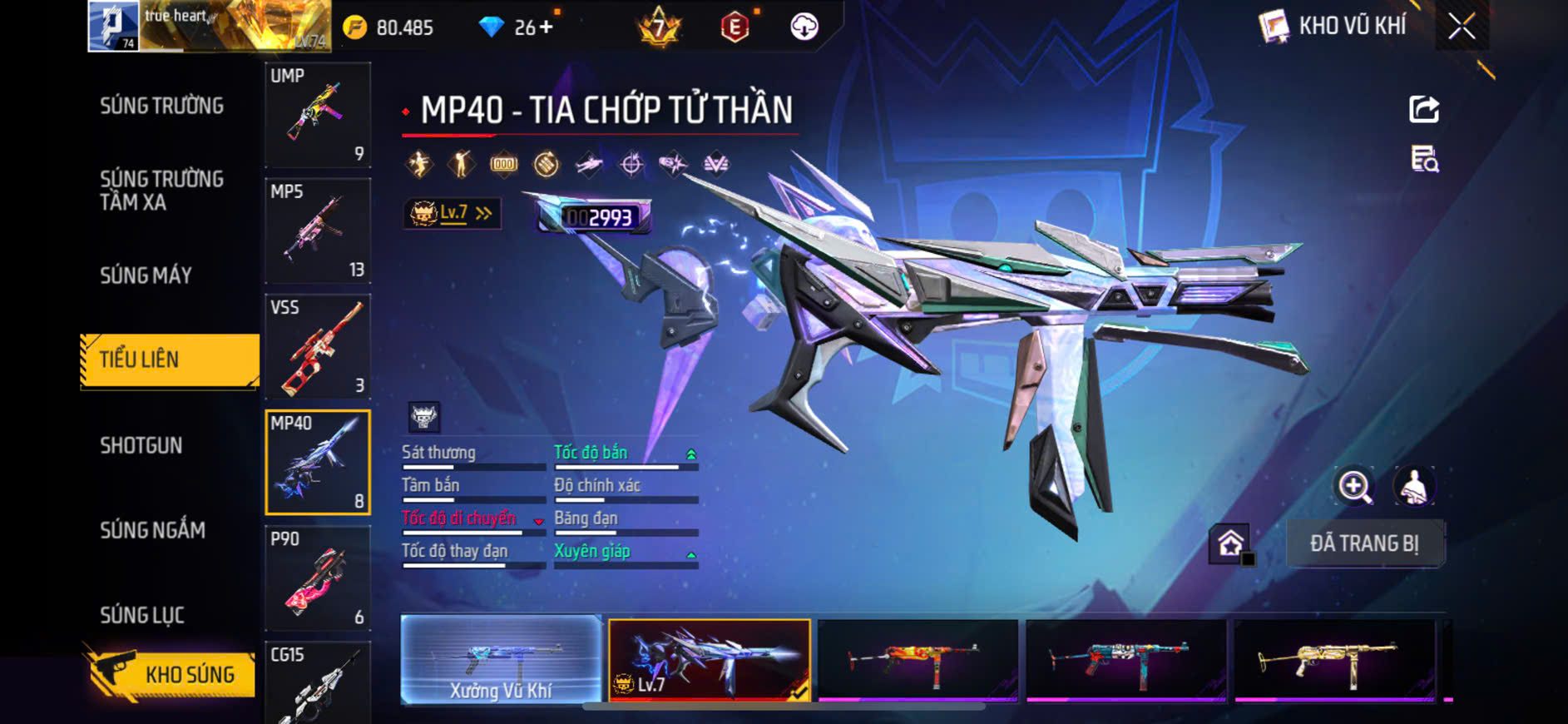Image resolution: width=1568 pixels, height=724 pixels.
Task: Click the Đã Trang Bị equipped button
Action: [x=1364, y=543]
